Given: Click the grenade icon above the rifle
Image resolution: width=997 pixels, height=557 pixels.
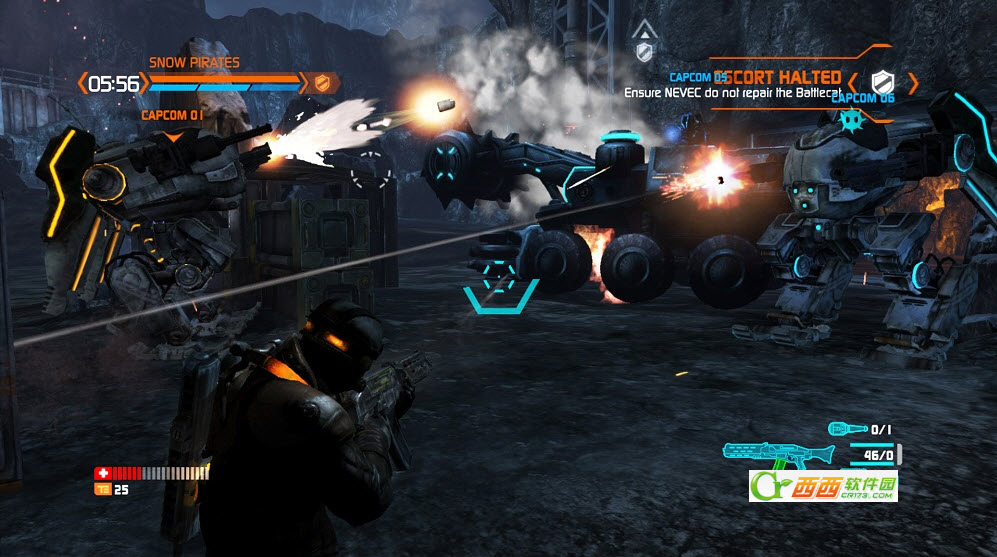Looking at the screenshot, I should [x=846, y=429].
